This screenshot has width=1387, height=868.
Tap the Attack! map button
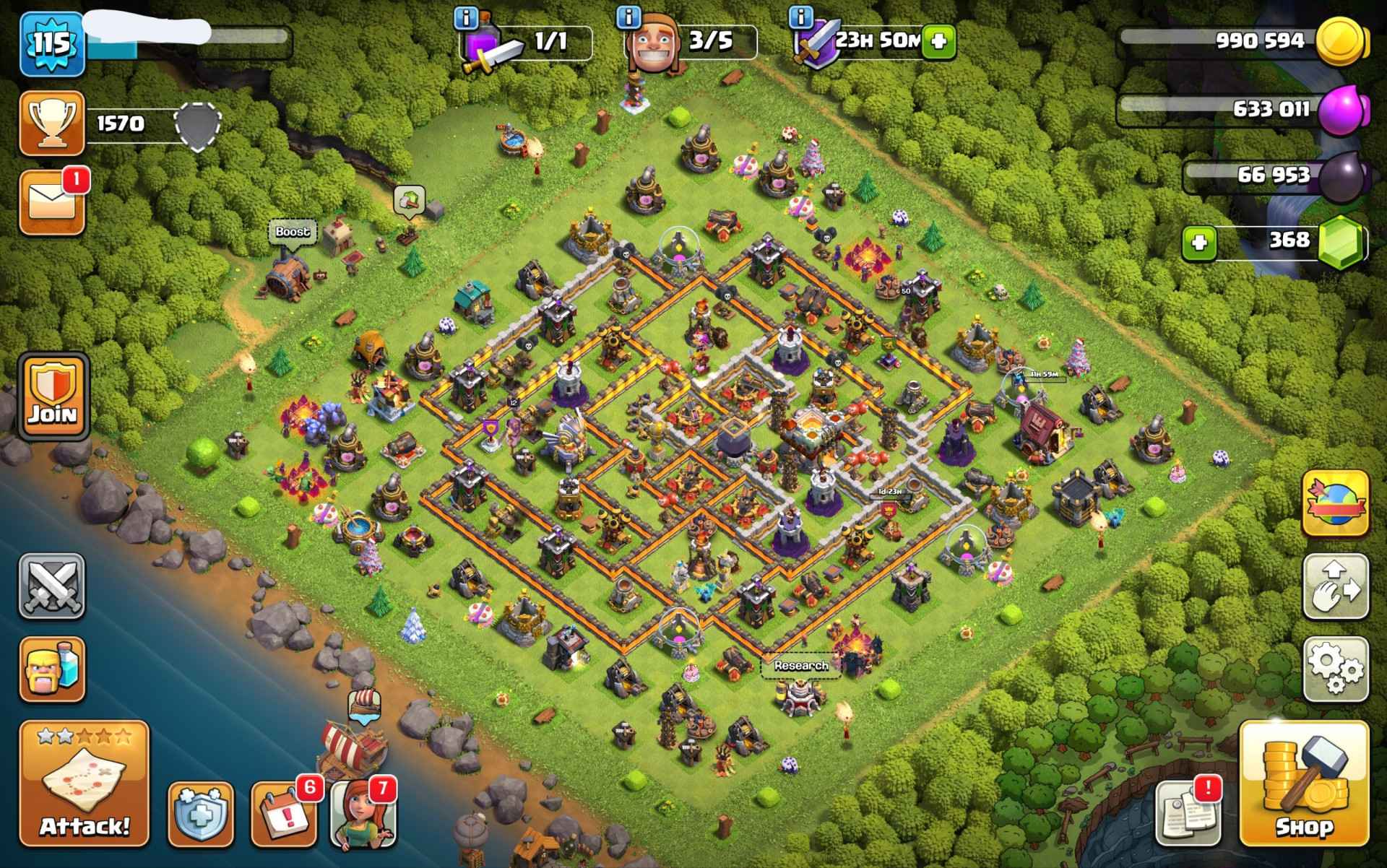coord(84,784)
